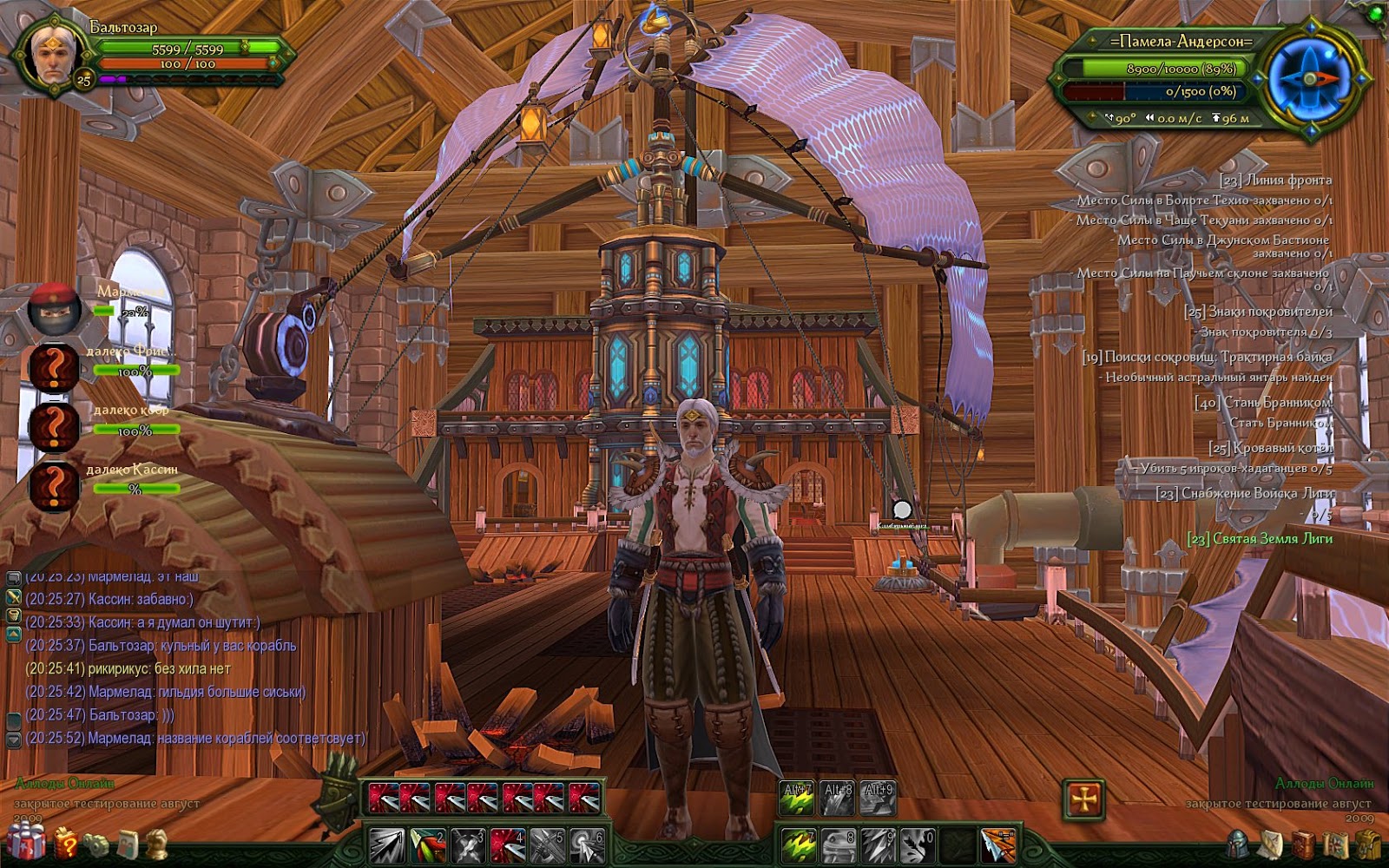Open the character sheet helmet icon
Viewport: 1389px width, 868px height.
pos(1239,843)
